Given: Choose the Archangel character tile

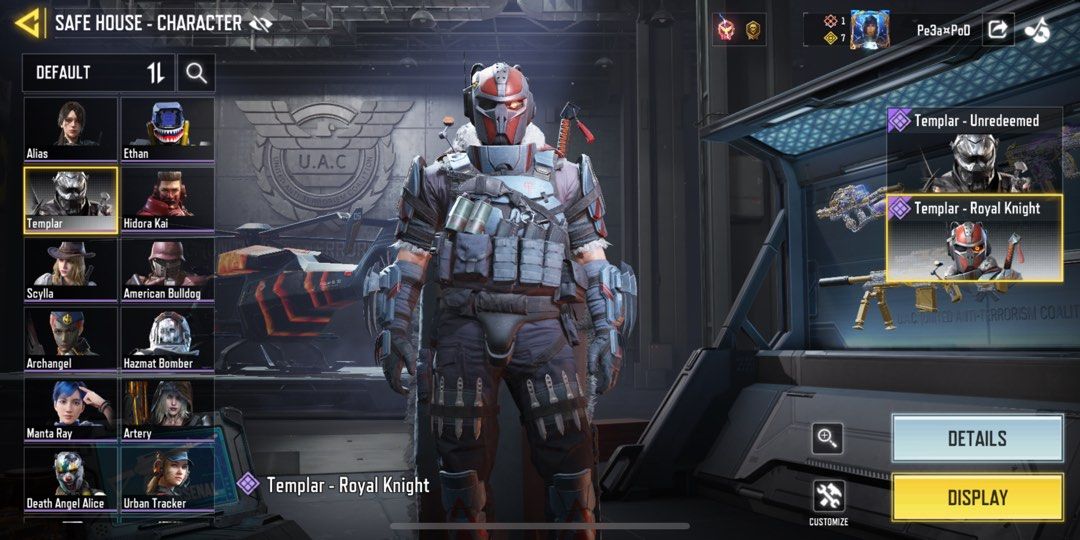Looking at the screenshot, I should coord(70,338).
